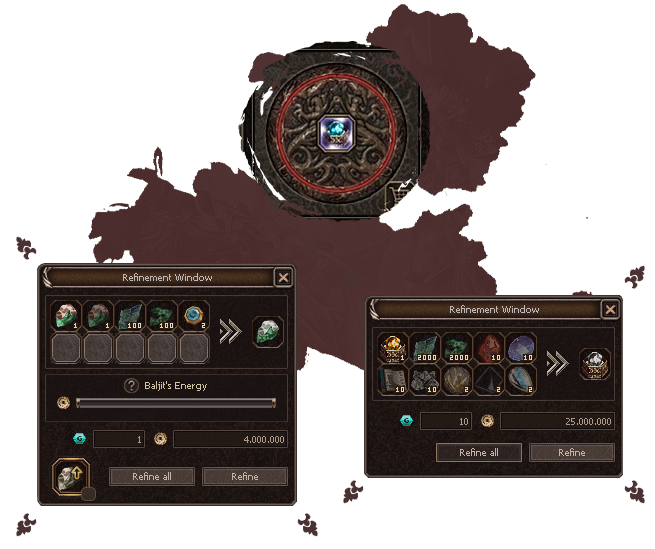Screen dimensions: 655x549
Task: Click Refine all in the 25.000.000 cost window
Action: tap(479, 452)
